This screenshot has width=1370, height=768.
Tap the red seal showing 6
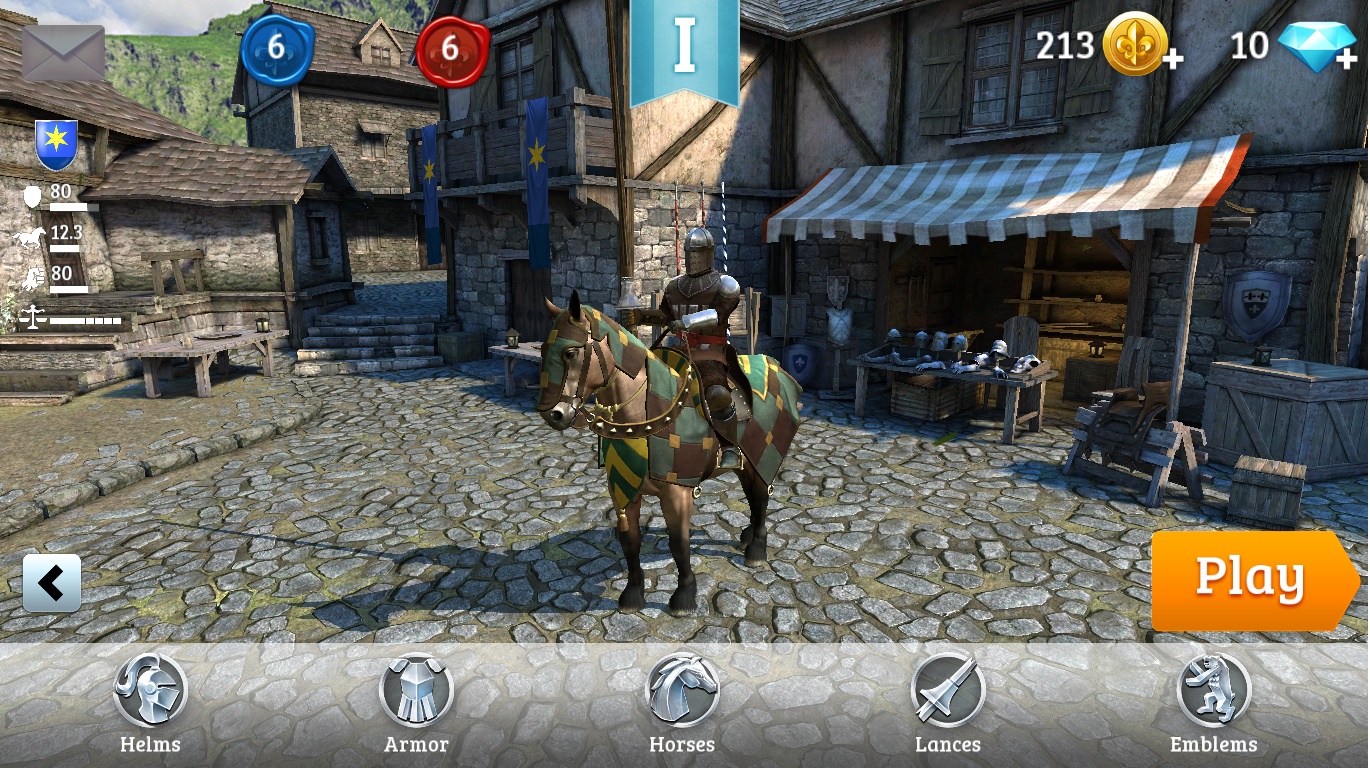[x=452, y=48]
